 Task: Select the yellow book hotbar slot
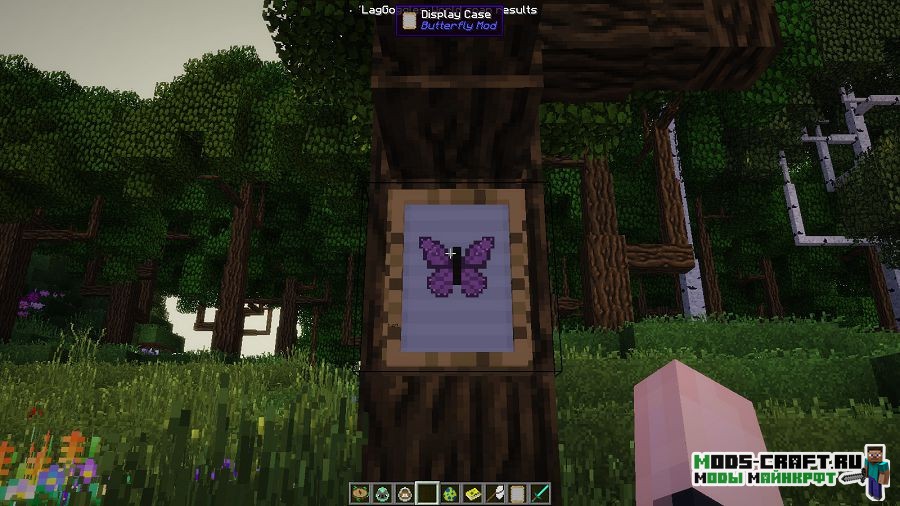(472, 493)
